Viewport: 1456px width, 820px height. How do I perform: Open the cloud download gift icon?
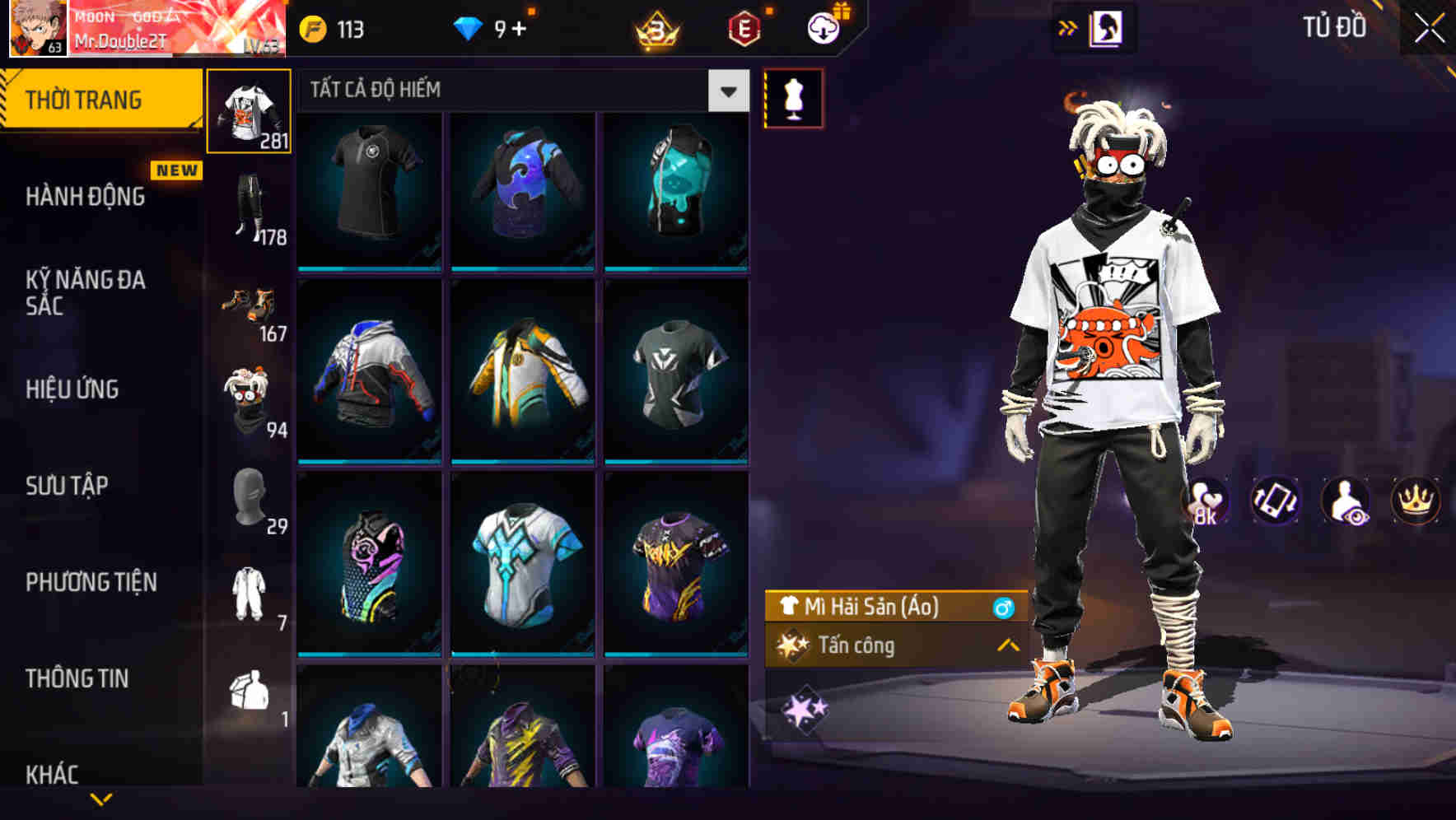pyautogui.click(x=823, y=27)
